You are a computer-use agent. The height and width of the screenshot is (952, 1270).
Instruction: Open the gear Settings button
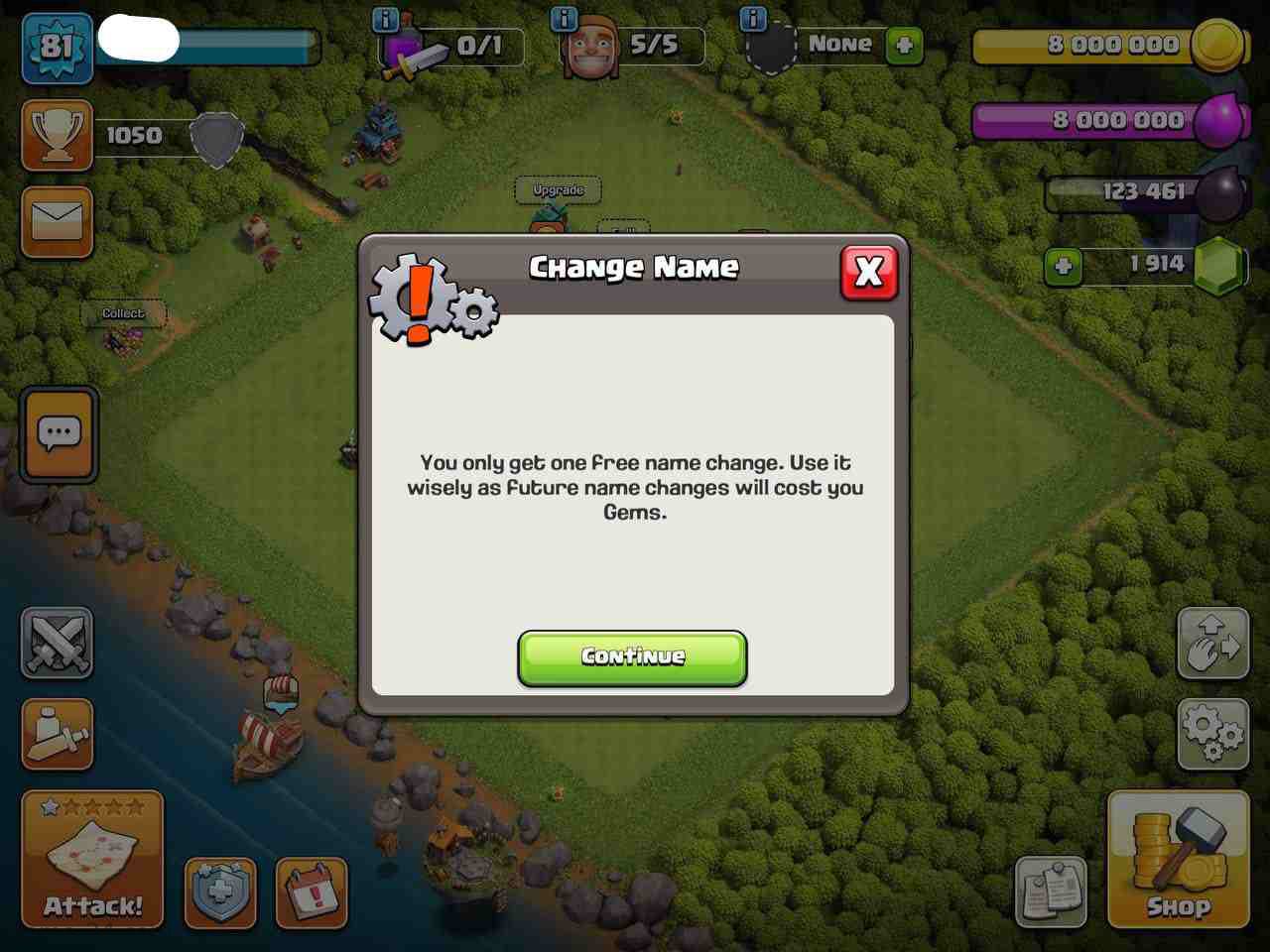(x=1212, y=734)
